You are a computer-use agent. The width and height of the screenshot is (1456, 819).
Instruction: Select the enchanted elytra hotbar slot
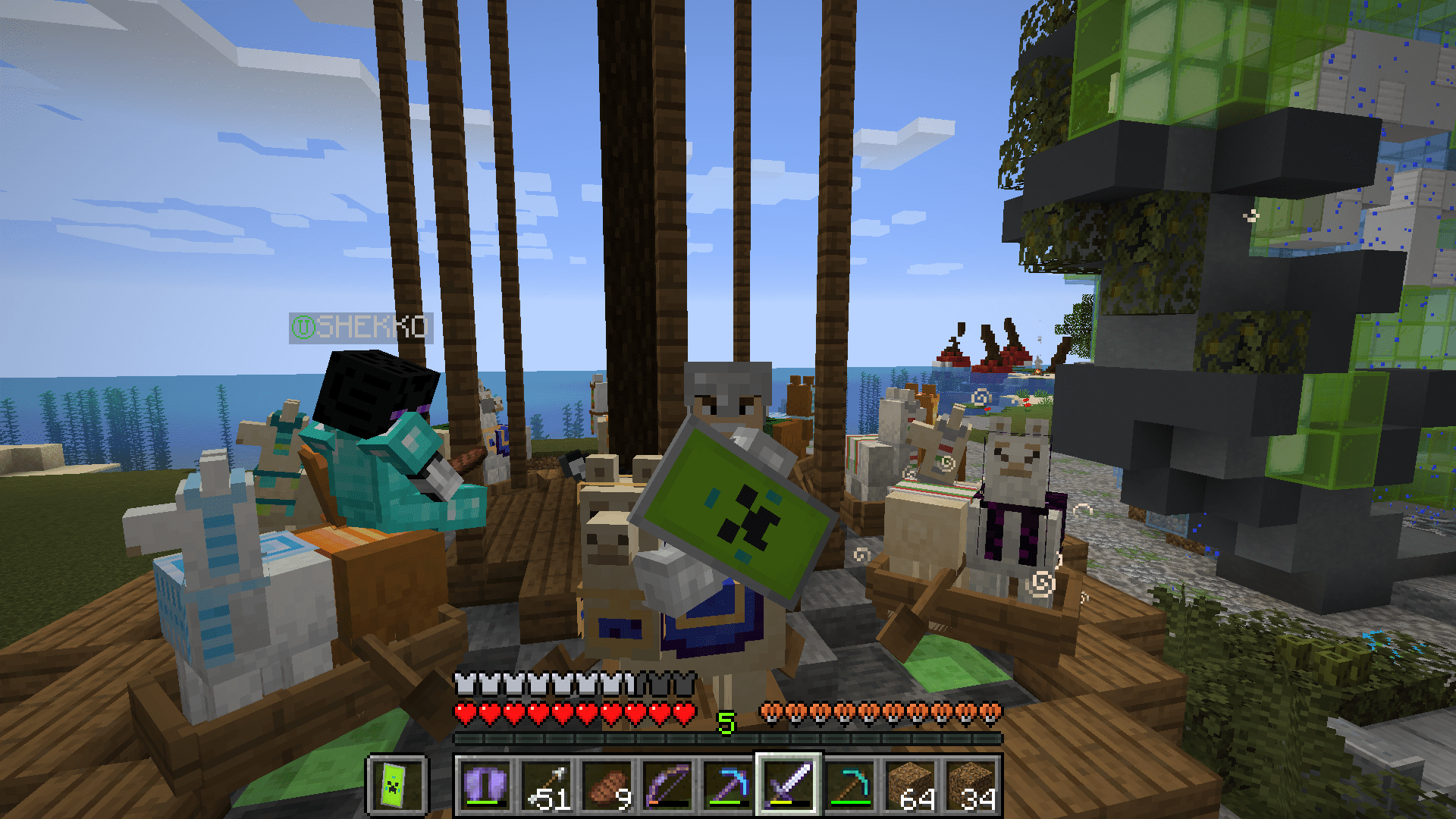pyautogui.click(x=485, y=785)
